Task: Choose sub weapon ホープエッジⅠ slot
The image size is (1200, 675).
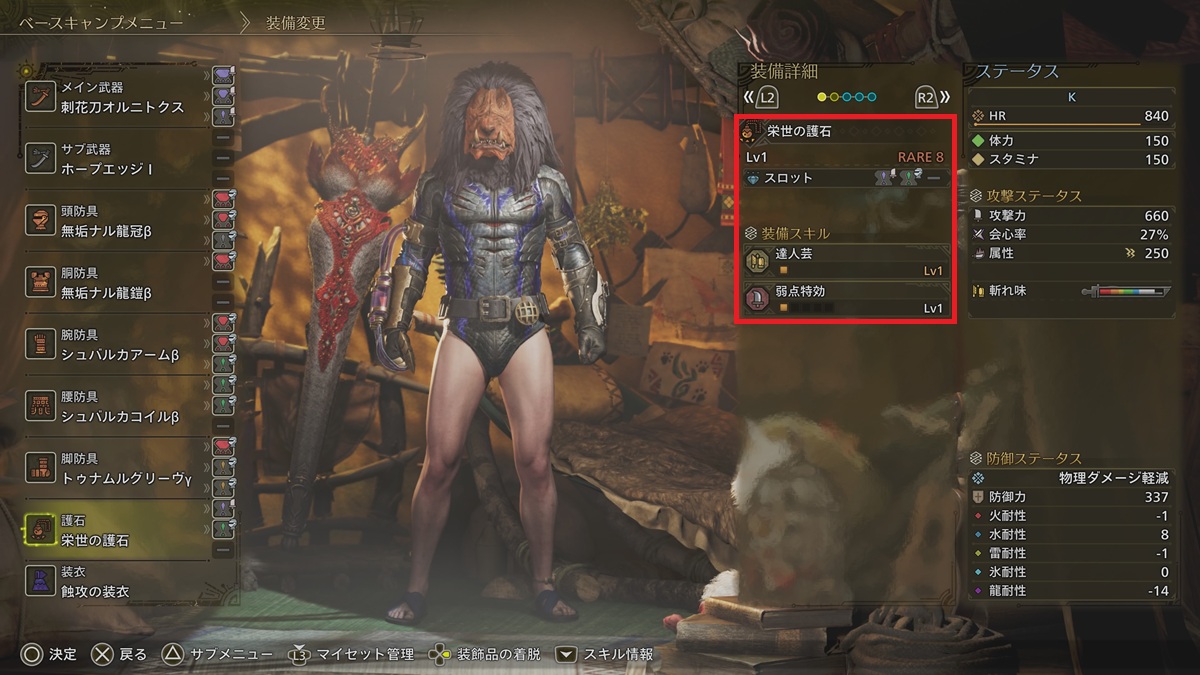Action: [x=120, y=160]
